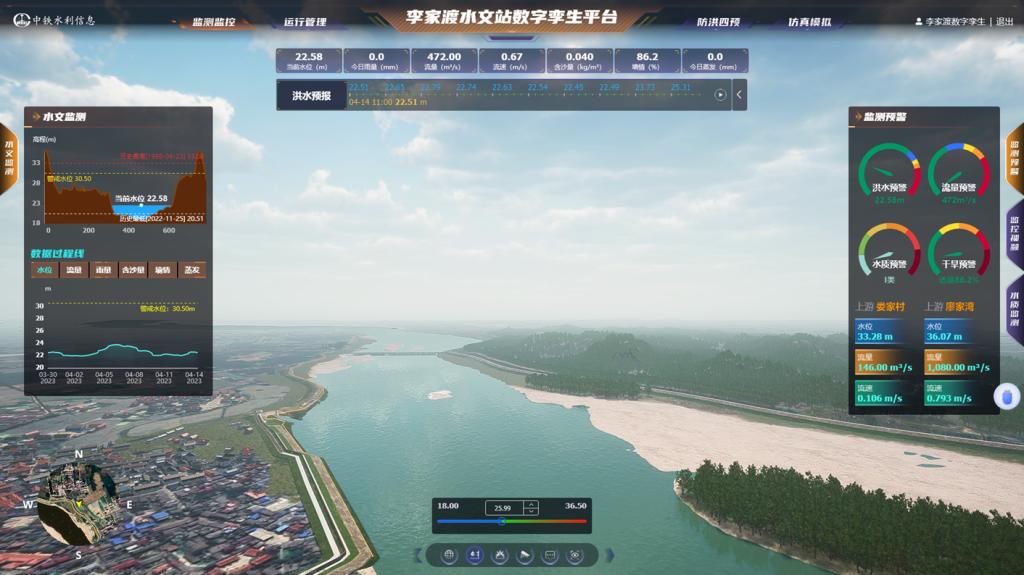
Task: Switch the data chart to 流量
Action: [74, 270]
